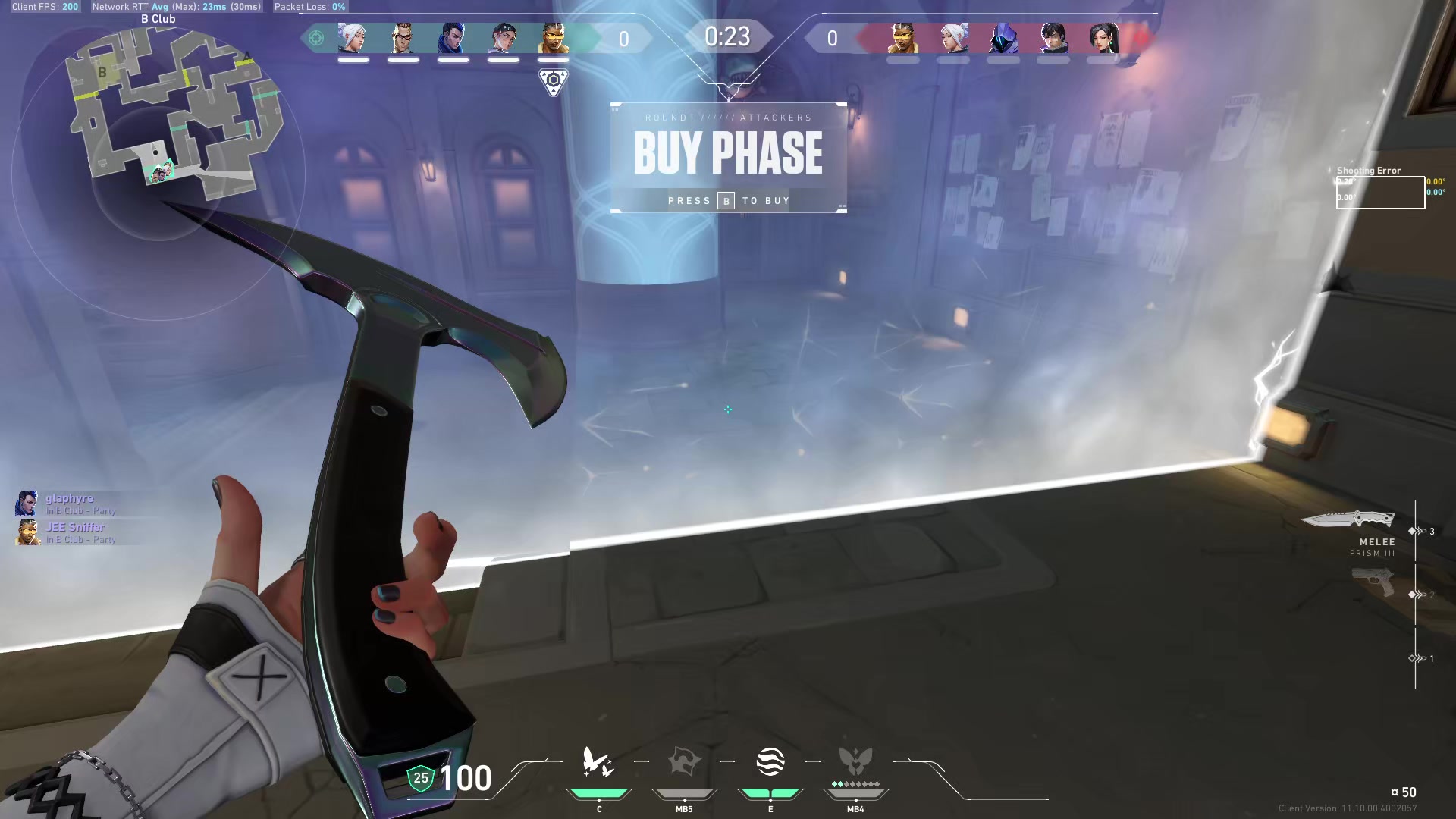Activate the Tailwind dash ability

tap(770, 762)
